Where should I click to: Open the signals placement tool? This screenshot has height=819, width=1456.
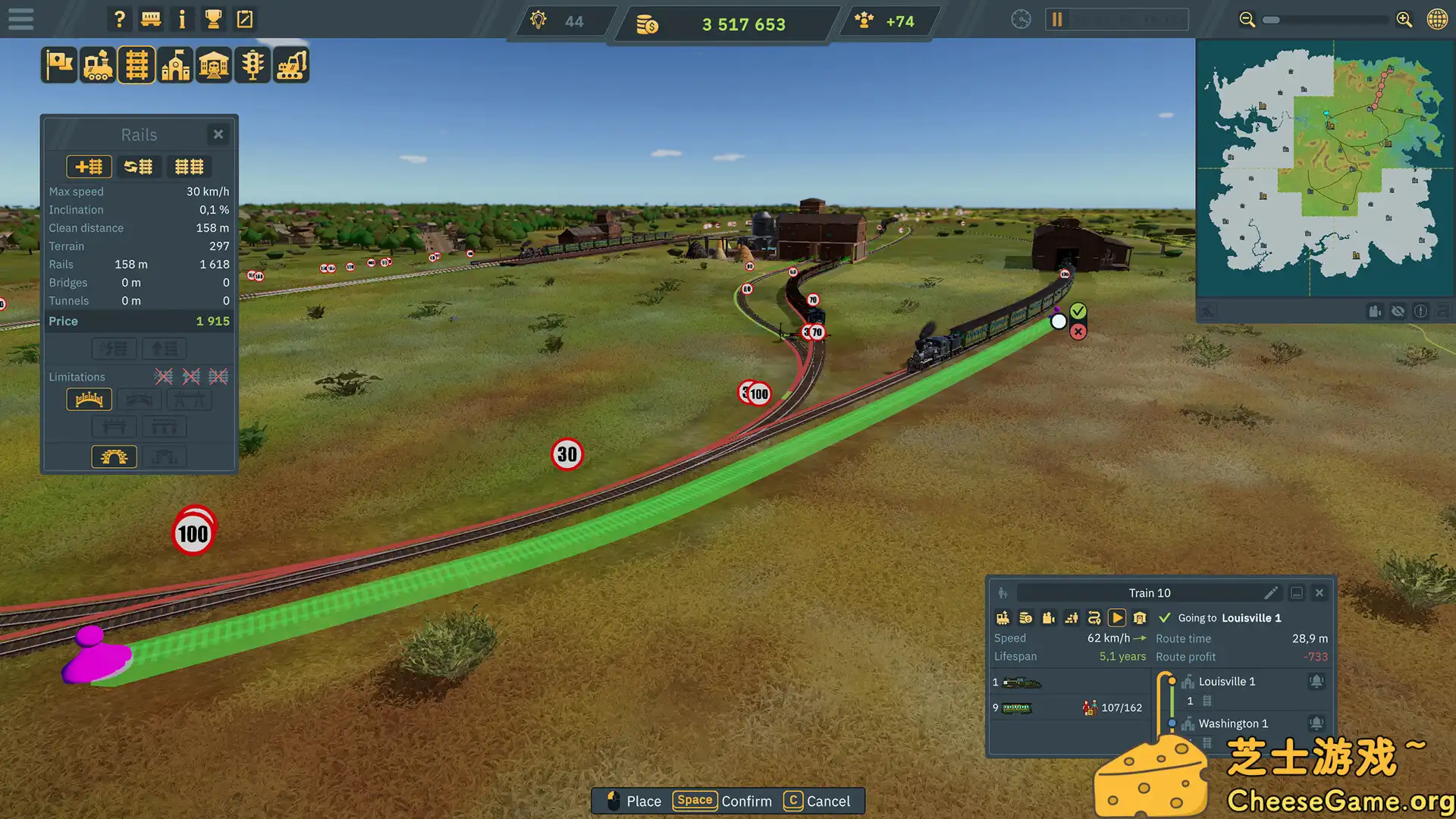253,64
